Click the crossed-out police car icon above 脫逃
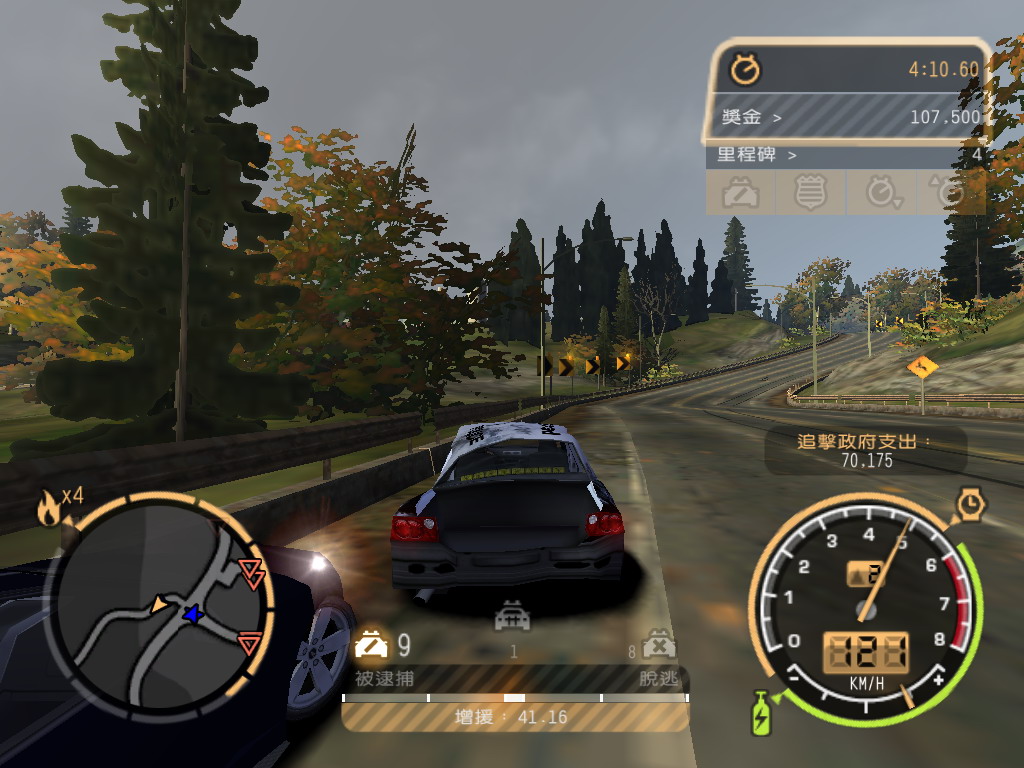 [657, 645]
